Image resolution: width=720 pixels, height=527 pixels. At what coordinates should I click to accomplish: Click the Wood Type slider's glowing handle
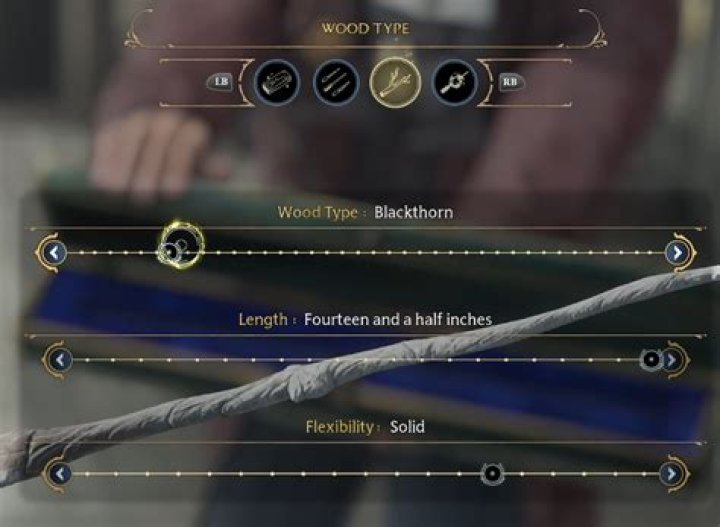(180, 248)
